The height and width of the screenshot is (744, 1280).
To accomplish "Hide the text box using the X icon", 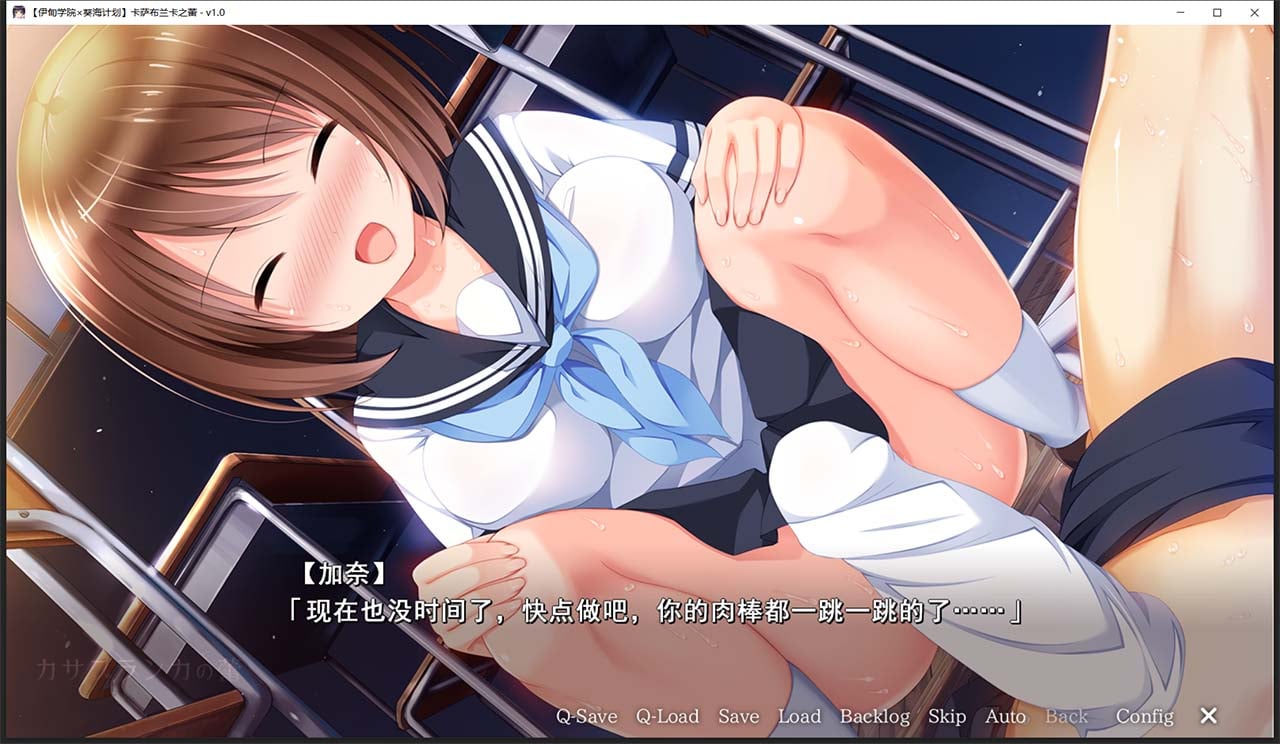I will click(x=1207, y=716).
